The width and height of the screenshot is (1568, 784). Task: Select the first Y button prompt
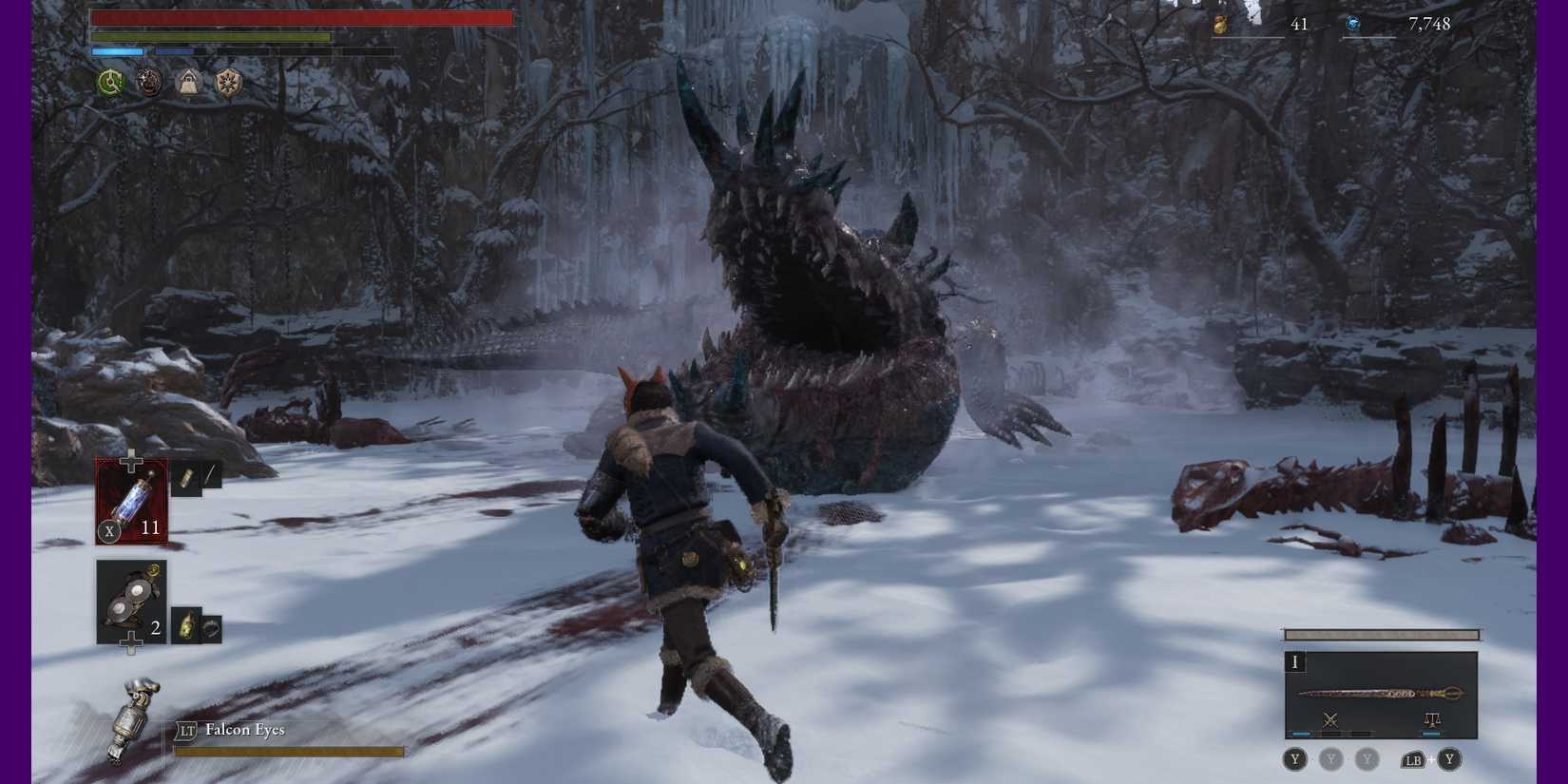[x=1294, y=759]
